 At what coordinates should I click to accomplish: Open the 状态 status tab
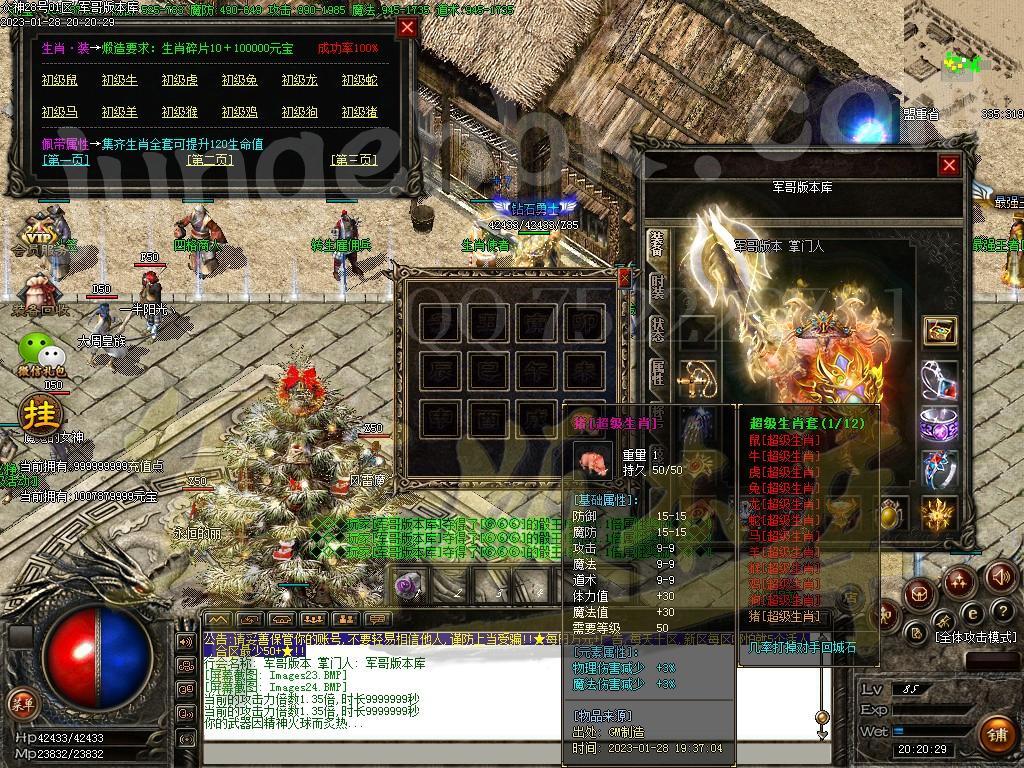pos(657,331)
